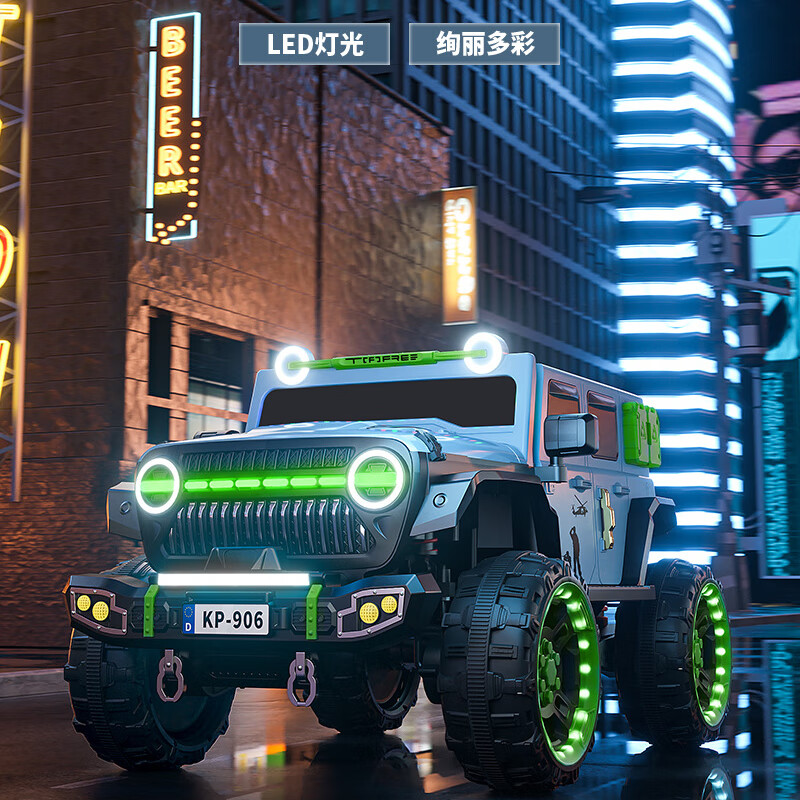Select the LED灯光 label
Screen dimensions: 800x800
pos(314,44)
